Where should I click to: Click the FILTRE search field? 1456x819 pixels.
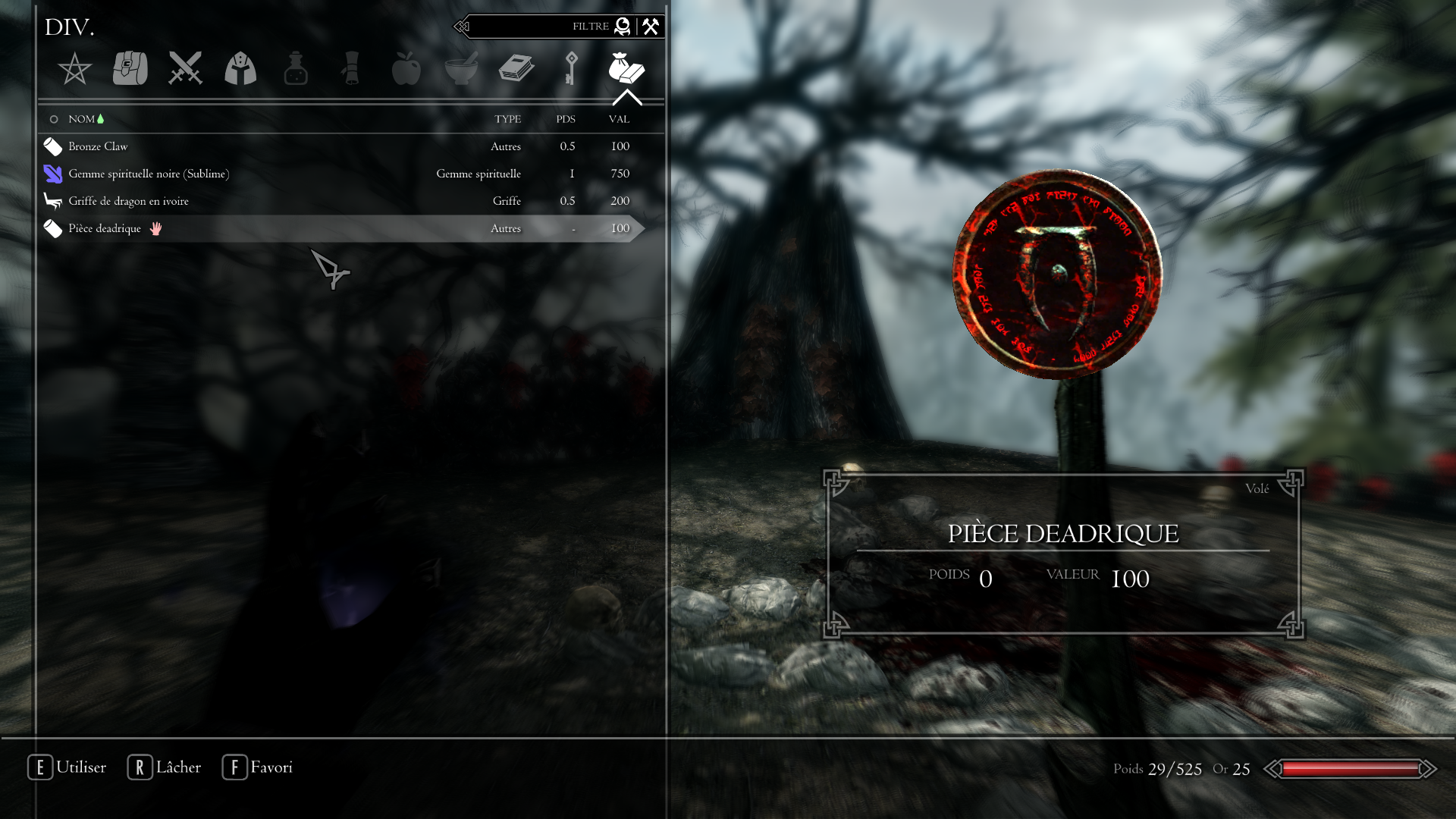(x=531, y=27)
